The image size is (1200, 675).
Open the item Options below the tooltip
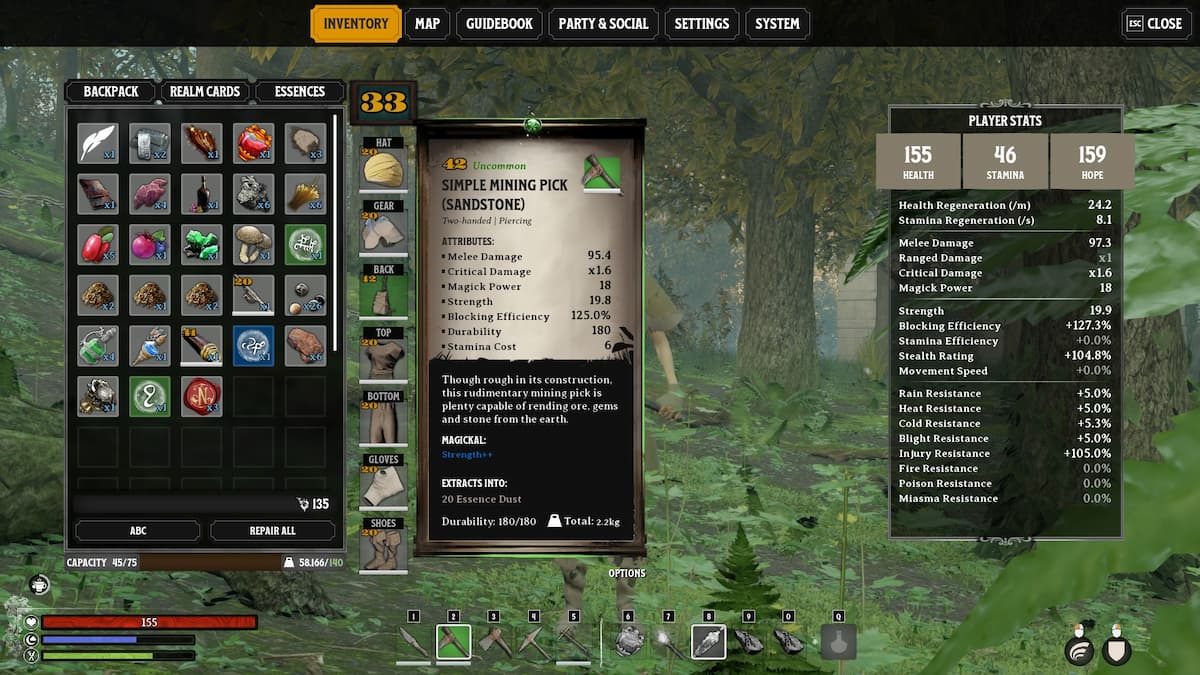click(627, 573)
